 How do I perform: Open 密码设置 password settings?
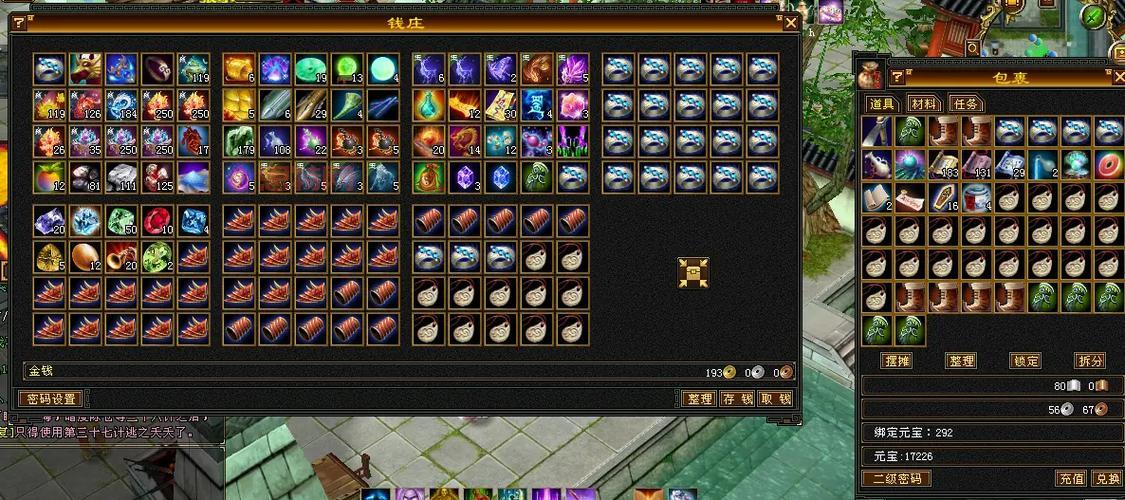point(52,398)
